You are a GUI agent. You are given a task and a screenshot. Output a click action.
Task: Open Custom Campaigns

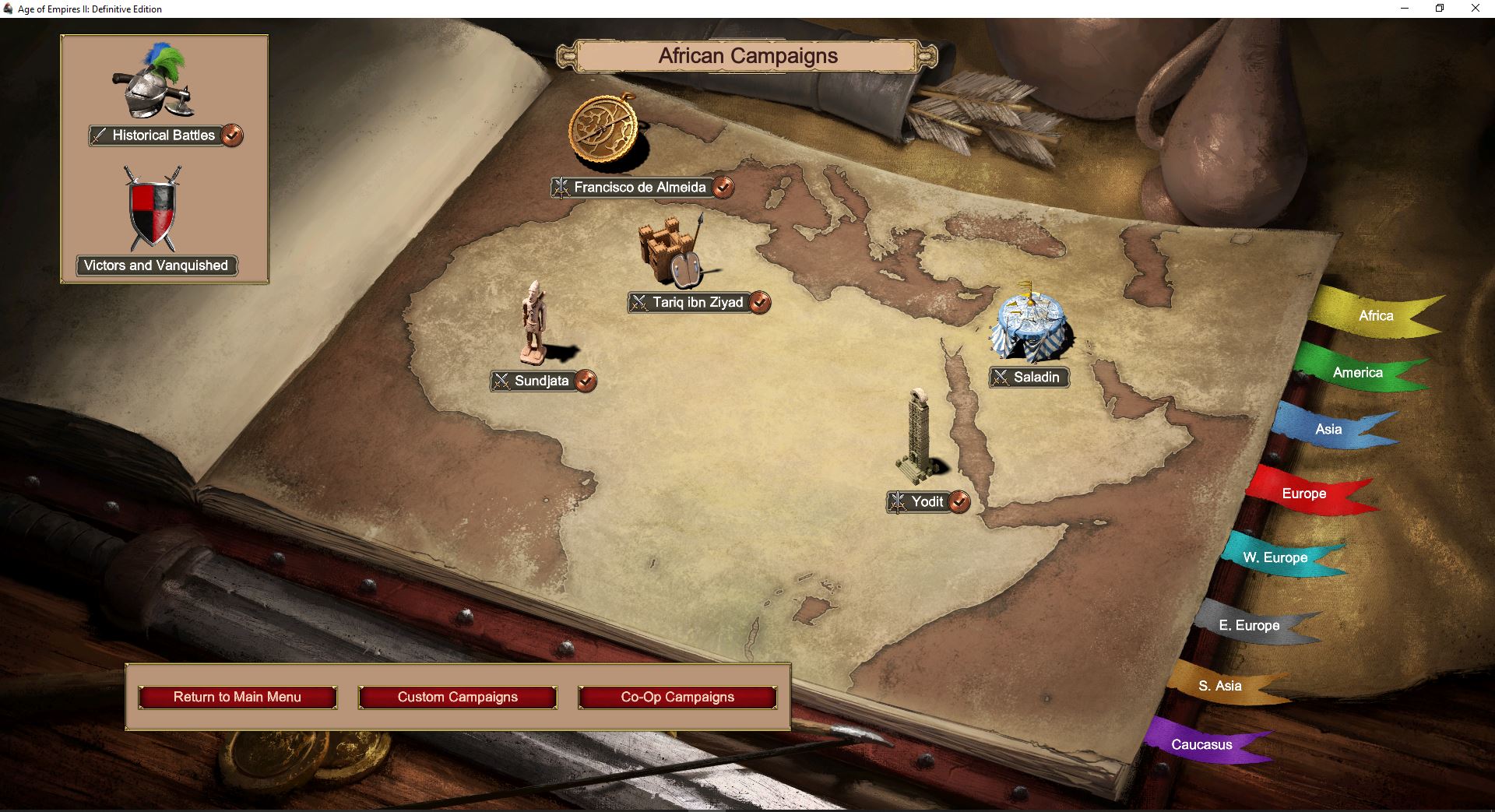click(x=458, y=698)
